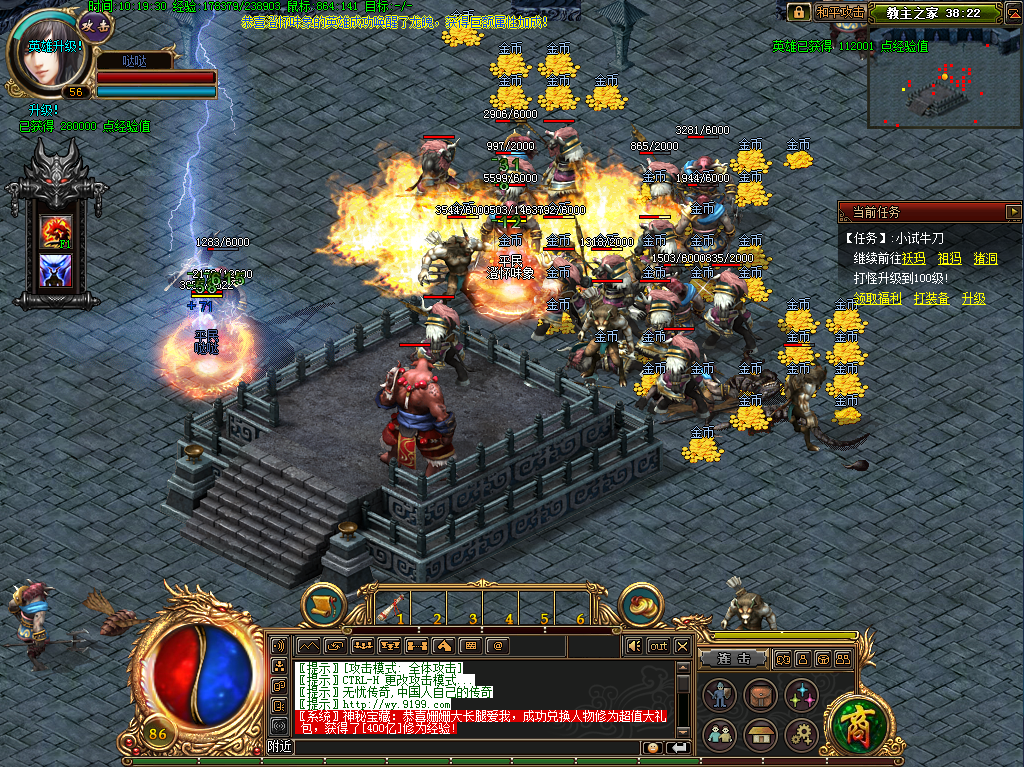1024x767 pixels.
Task: Open the 打装备 link
Action: point(931,298)
